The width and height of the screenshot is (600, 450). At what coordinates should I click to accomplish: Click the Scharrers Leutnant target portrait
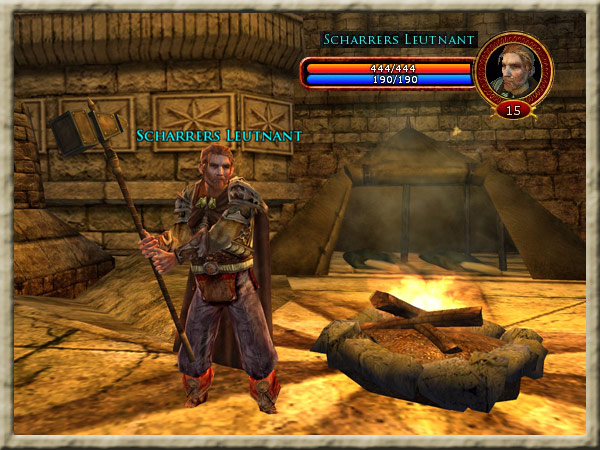513,70
